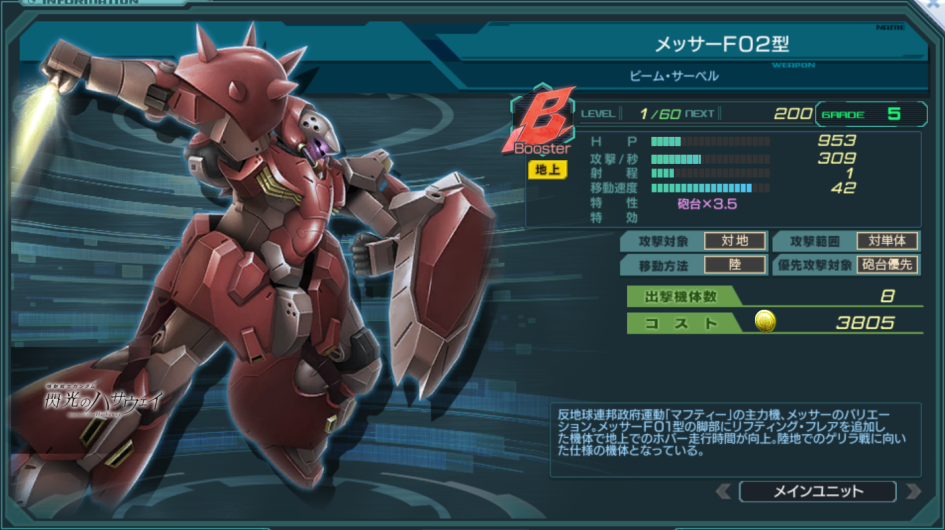
Task: Click the メインユニット button
Action: click(818, 491)
